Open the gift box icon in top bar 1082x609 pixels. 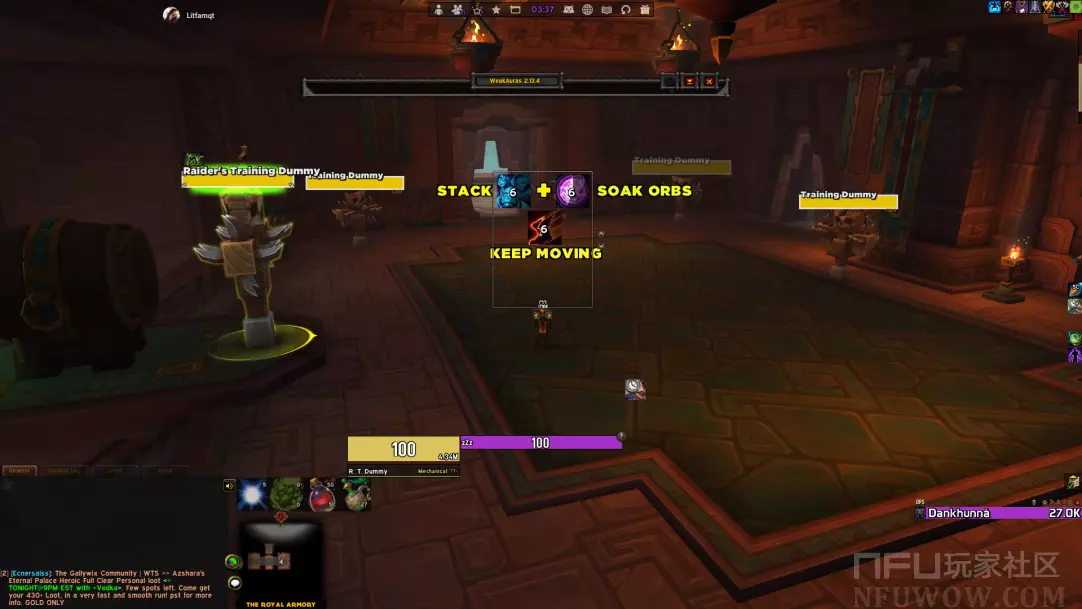(x=645, y=10)
